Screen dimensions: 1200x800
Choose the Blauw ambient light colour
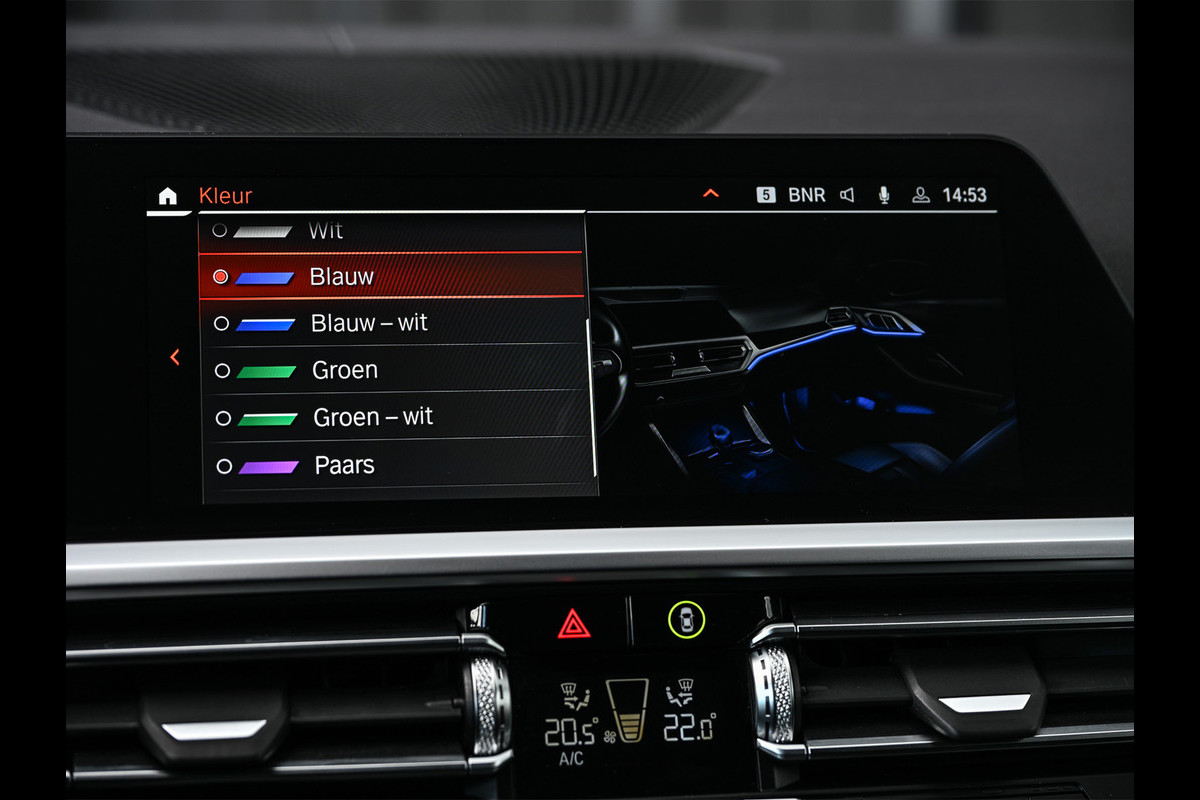point(341,277)
